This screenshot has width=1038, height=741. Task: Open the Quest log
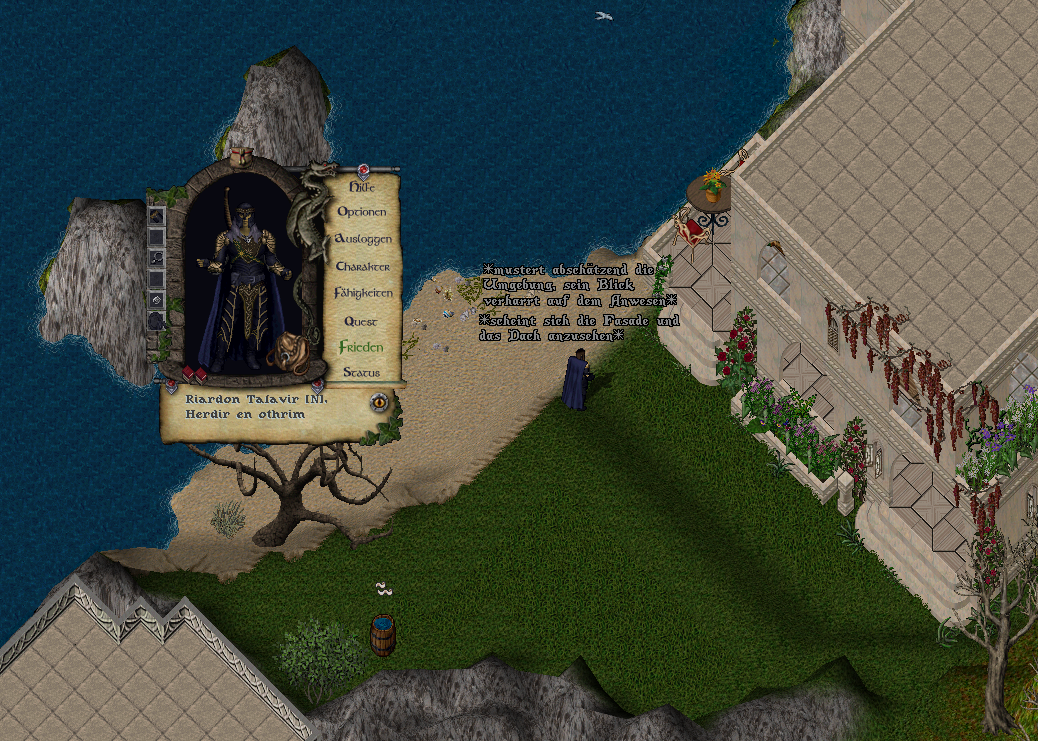[361, 321]
